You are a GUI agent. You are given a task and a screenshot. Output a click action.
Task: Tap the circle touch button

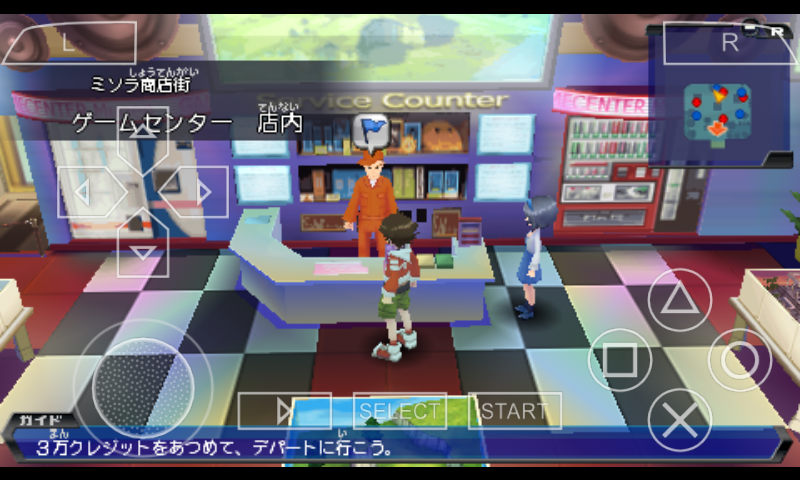pyautogui.click(x=740, y=360)
